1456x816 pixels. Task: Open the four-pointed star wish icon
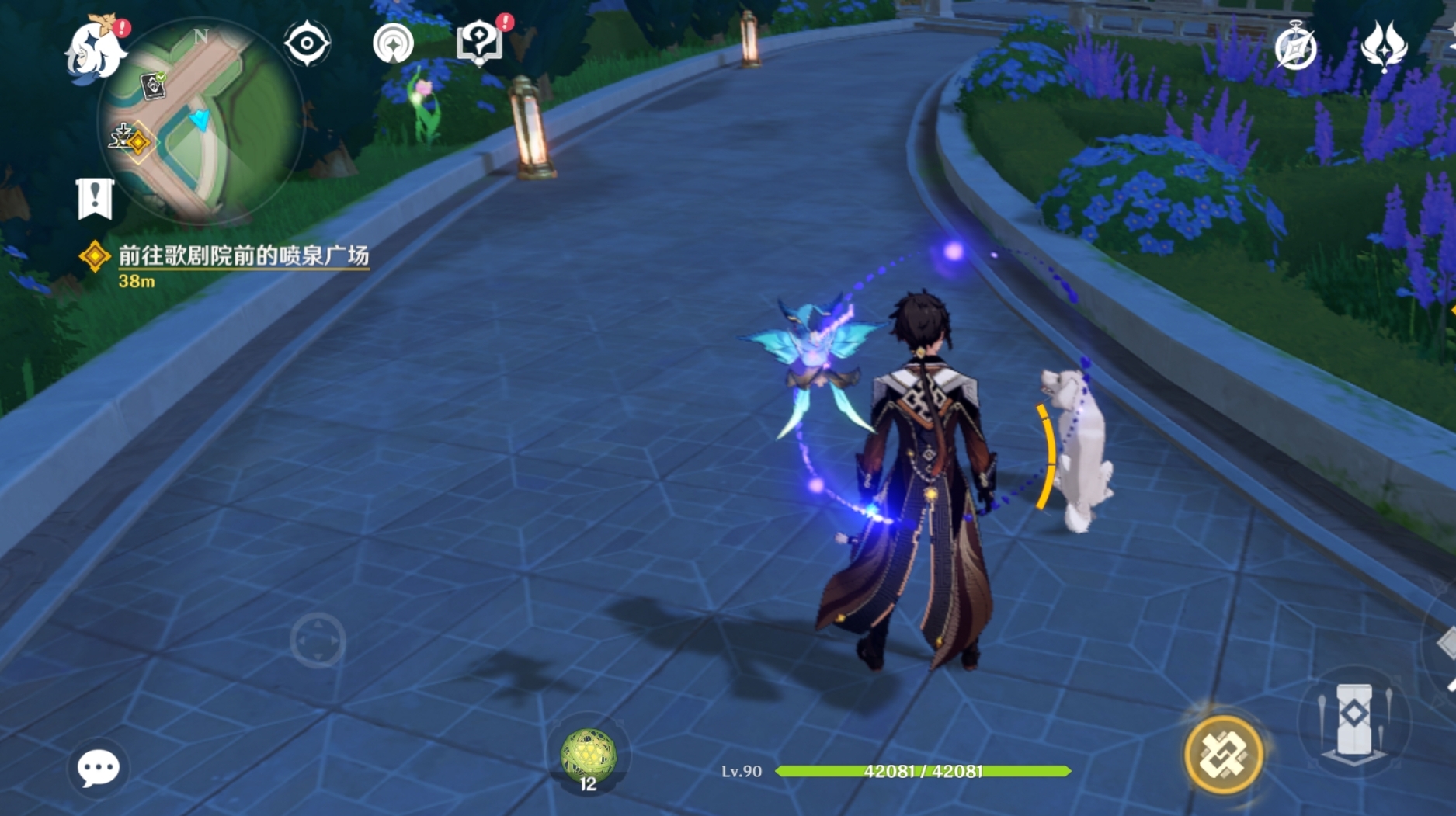point(1383,46)
